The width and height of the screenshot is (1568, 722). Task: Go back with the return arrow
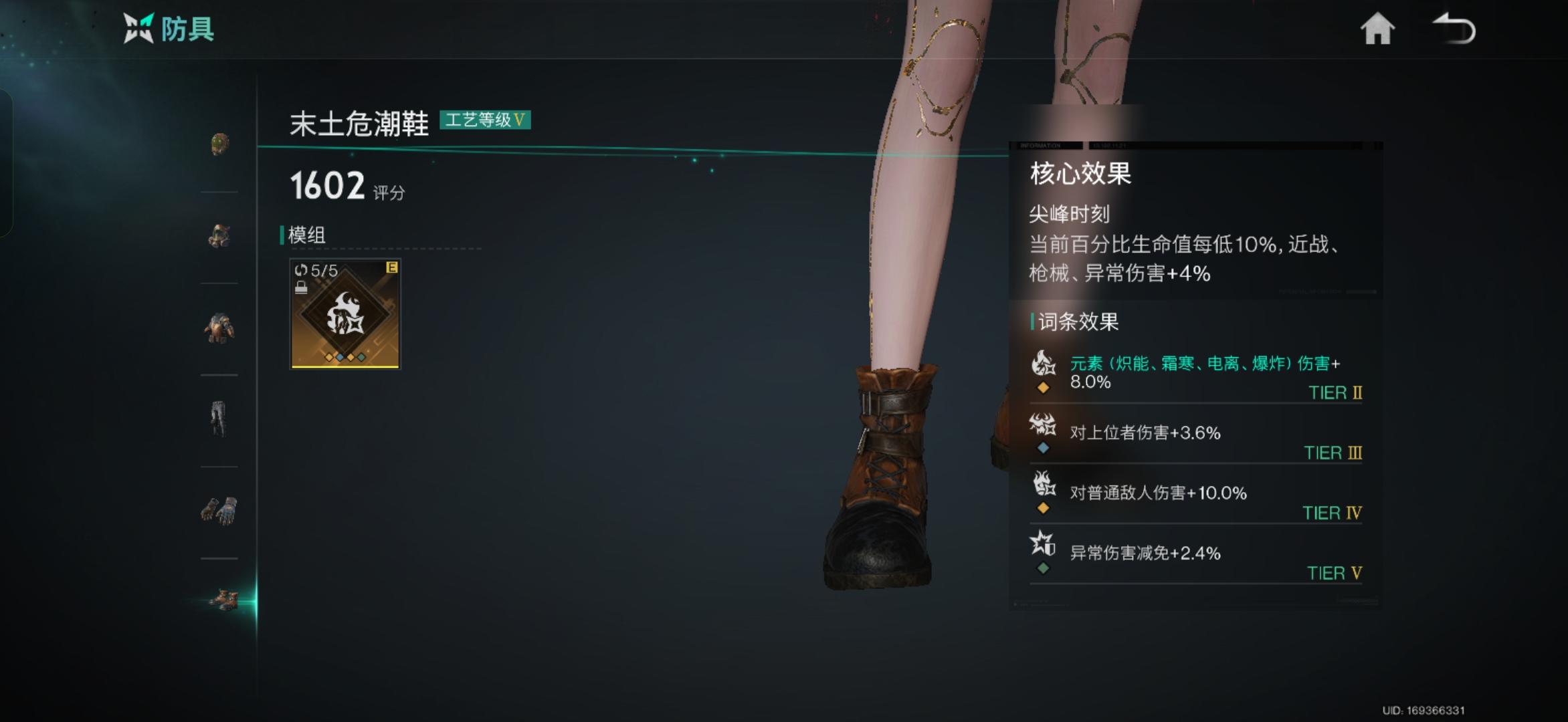pyautogui.click(x=1453, y=28)
